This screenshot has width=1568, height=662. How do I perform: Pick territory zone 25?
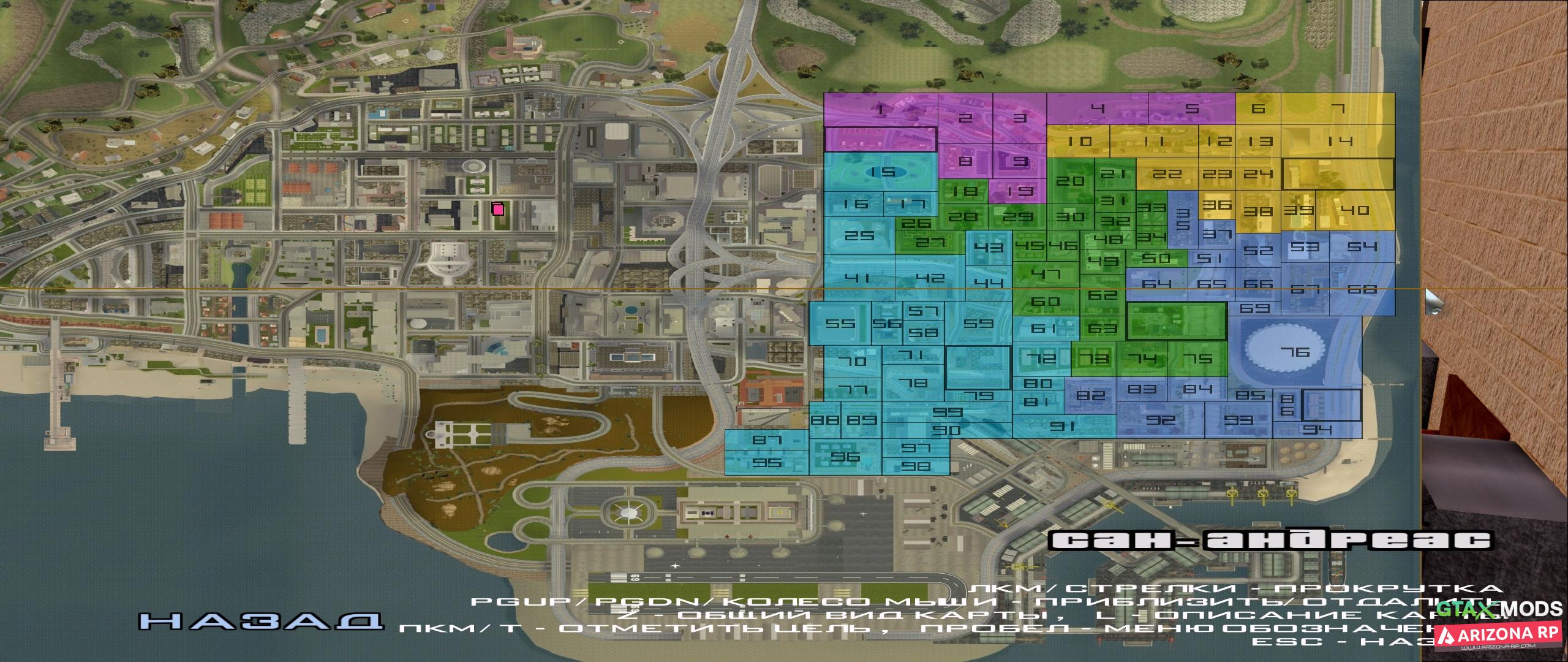[x=859, y=236]
